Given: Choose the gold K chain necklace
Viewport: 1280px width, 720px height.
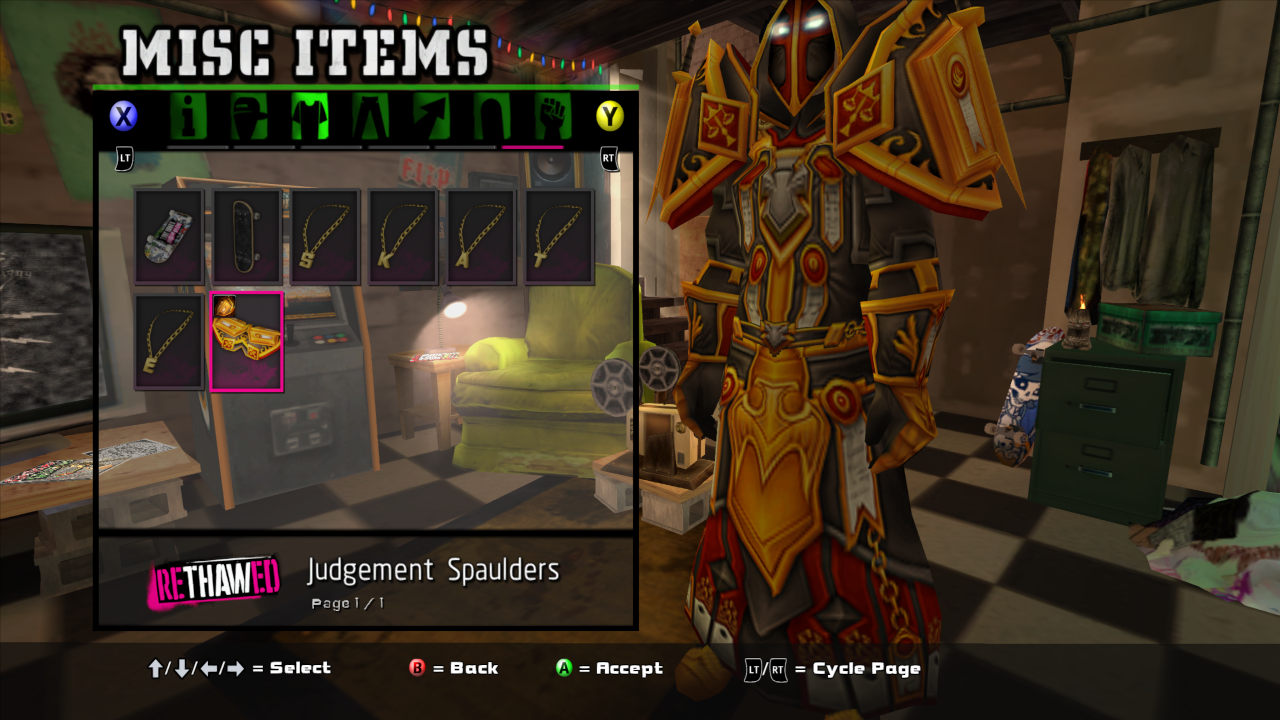Looking at the screenshot, I should pyautogui.click(x=403, y=237).
